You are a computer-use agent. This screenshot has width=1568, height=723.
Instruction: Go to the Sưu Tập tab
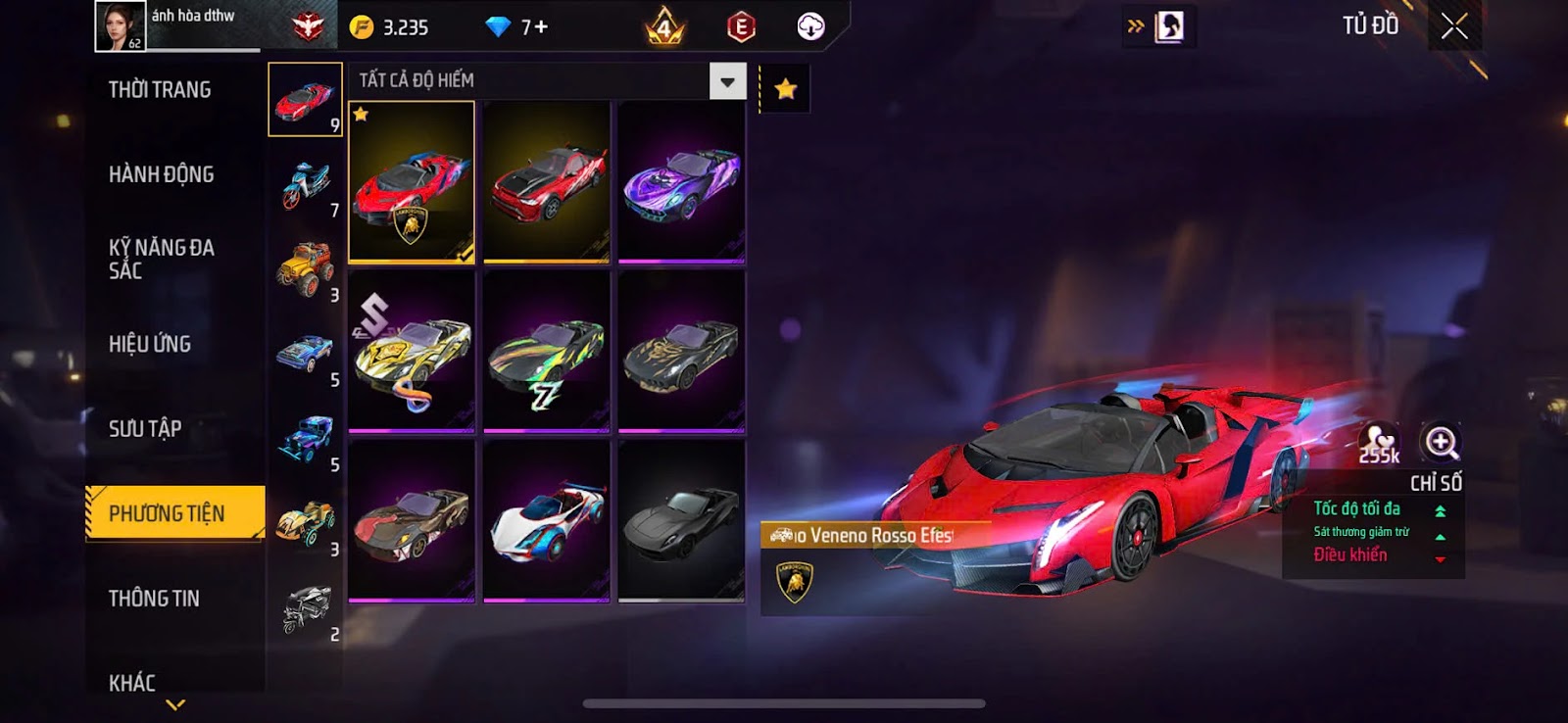point(145,428)
